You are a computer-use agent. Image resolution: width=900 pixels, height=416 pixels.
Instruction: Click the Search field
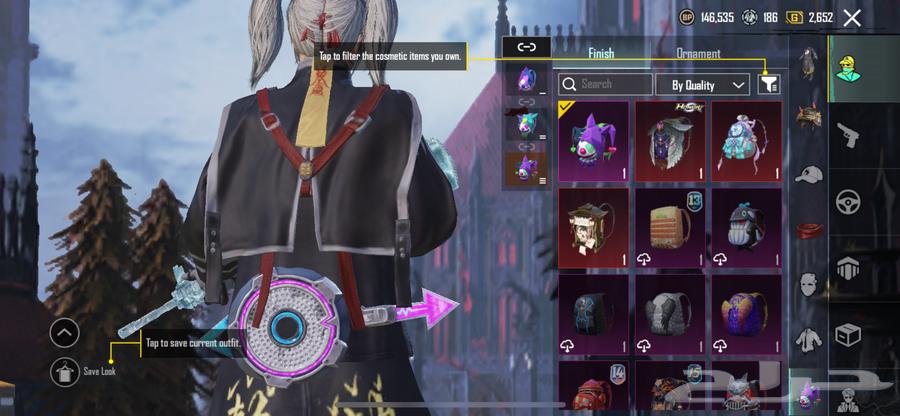[x=605, y=85]
